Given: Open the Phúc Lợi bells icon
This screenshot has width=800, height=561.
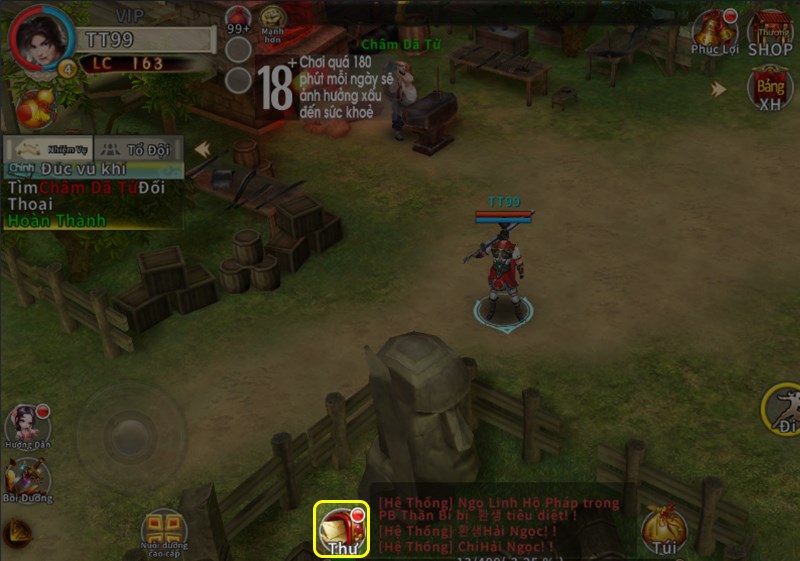Looking at the screenshot, I should tap(714, 32).
